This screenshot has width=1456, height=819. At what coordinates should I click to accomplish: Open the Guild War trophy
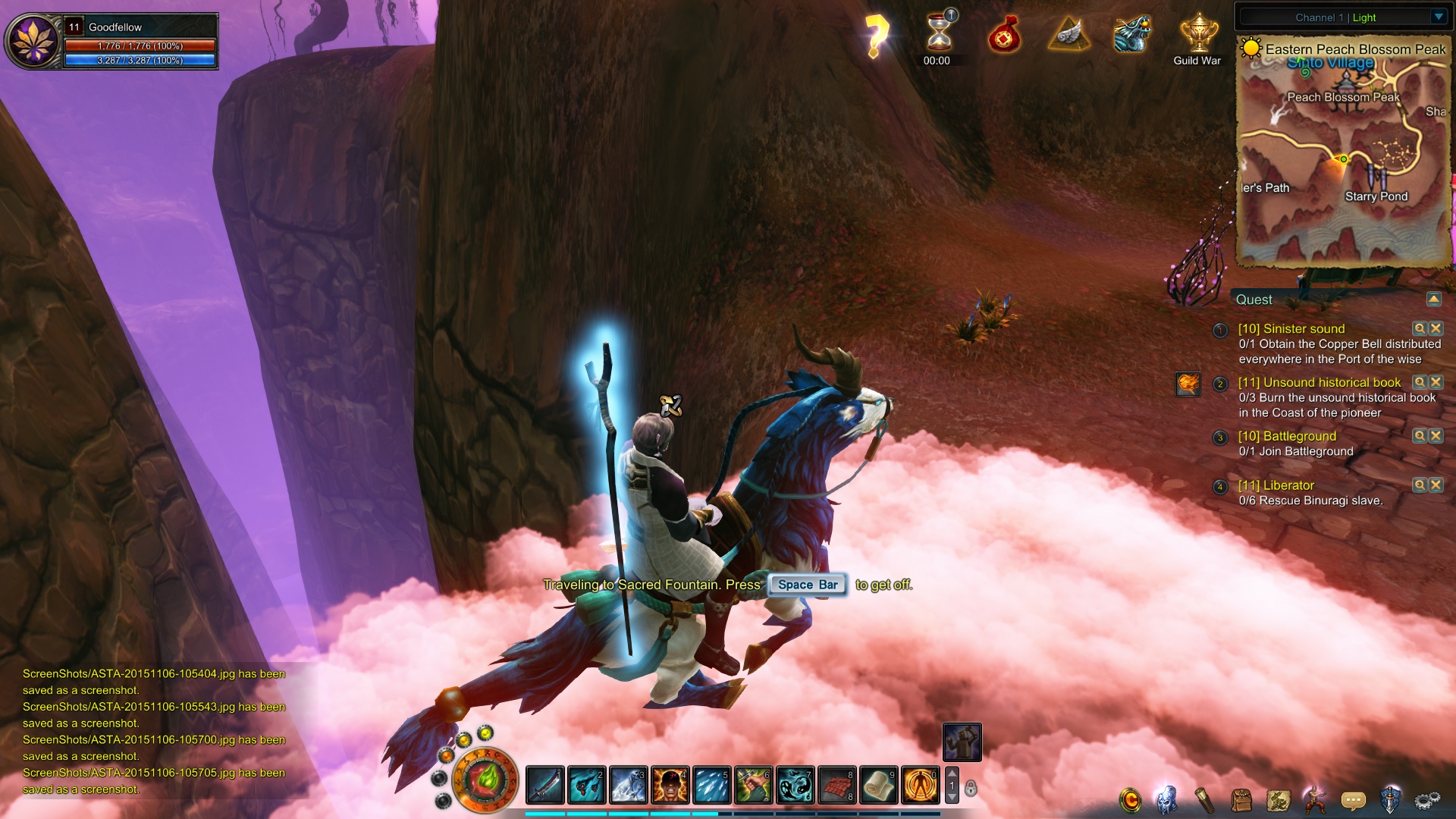pyautogui.click(x=1198, y=34)
